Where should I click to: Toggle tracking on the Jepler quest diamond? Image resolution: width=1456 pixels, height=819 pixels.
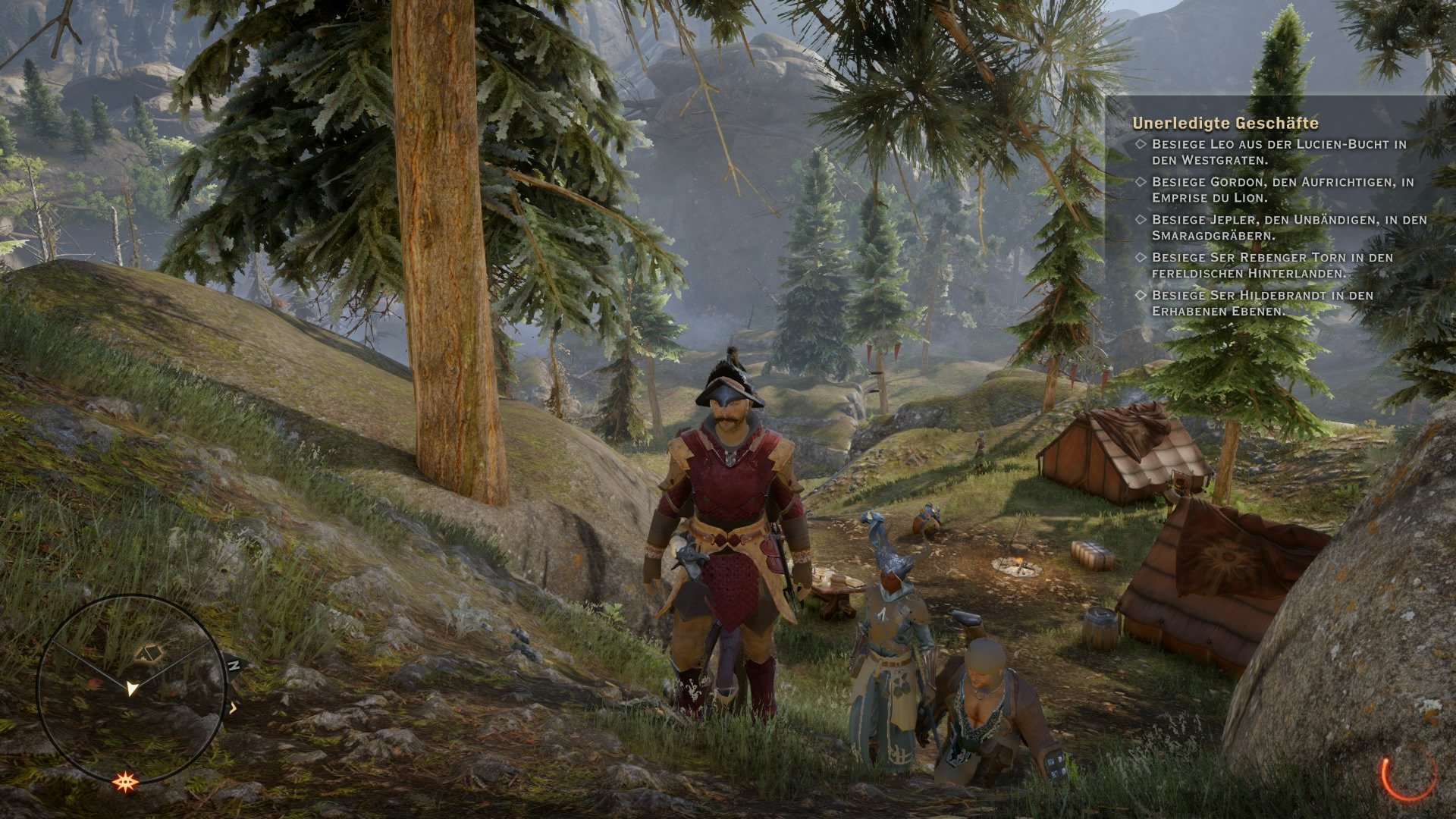1141,219
